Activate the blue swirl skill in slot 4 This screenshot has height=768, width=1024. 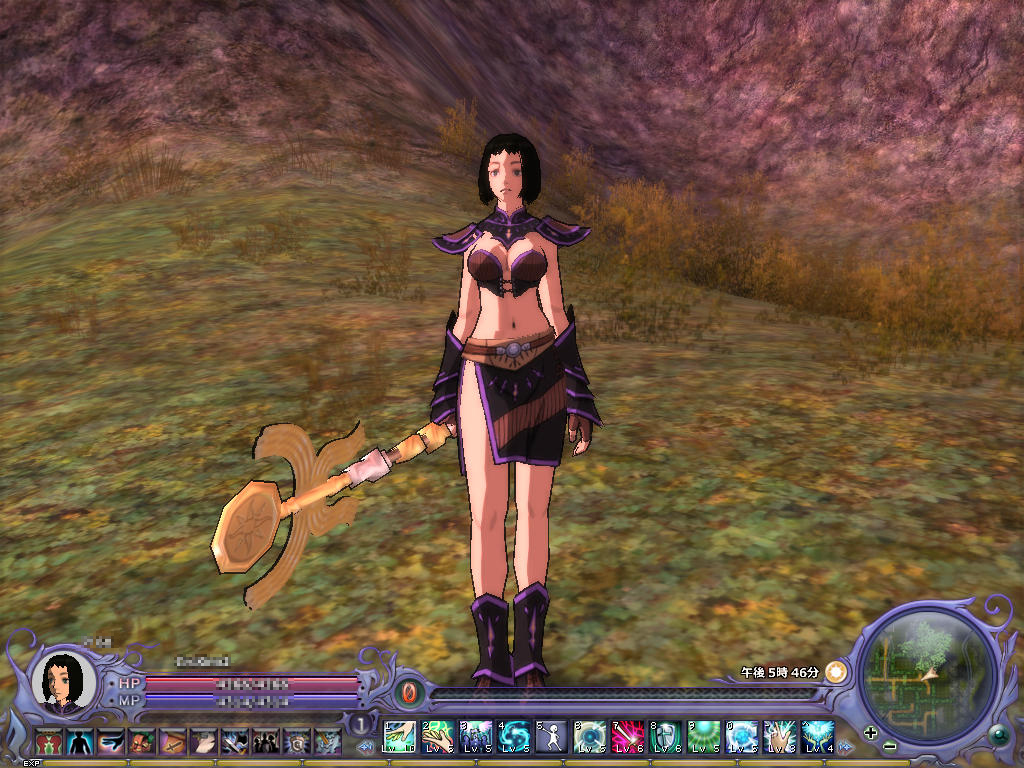(514, 736)
